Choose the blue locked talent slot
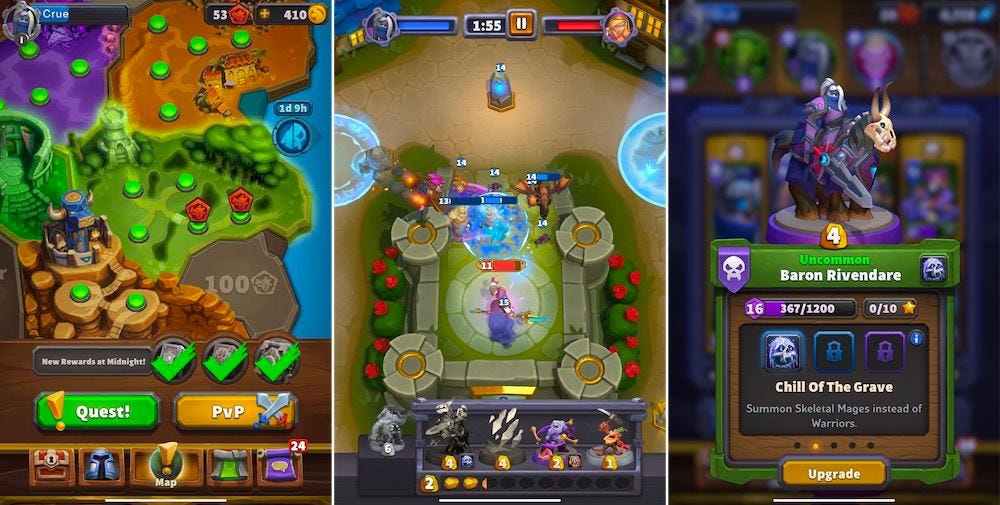This screenshot has height=505, width=1000. pos(834,352)
